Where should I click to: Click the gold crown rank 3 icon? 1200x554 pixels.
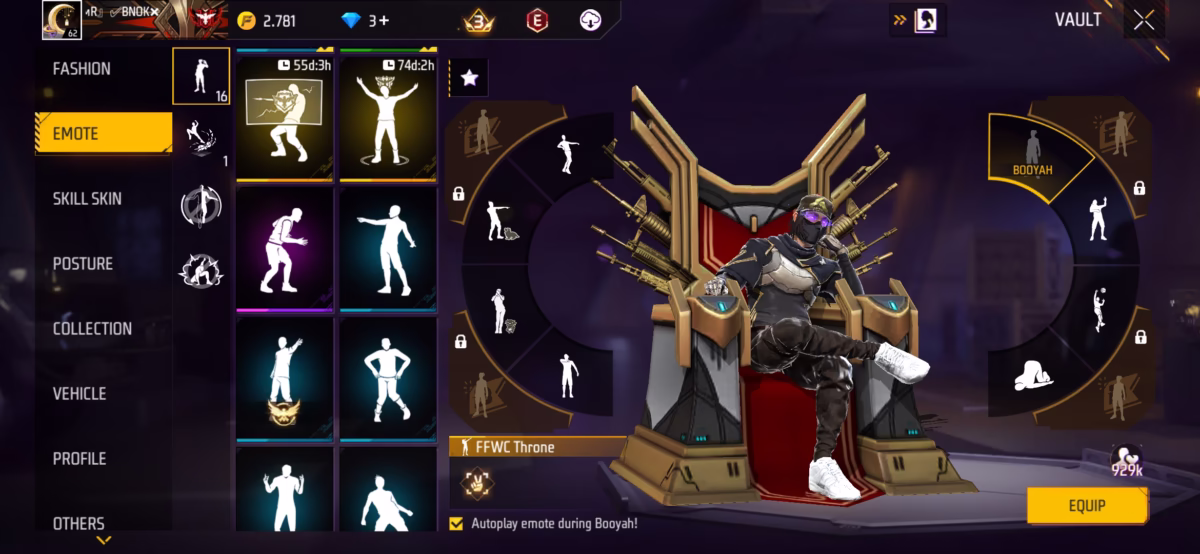click(x=478, y=21)
